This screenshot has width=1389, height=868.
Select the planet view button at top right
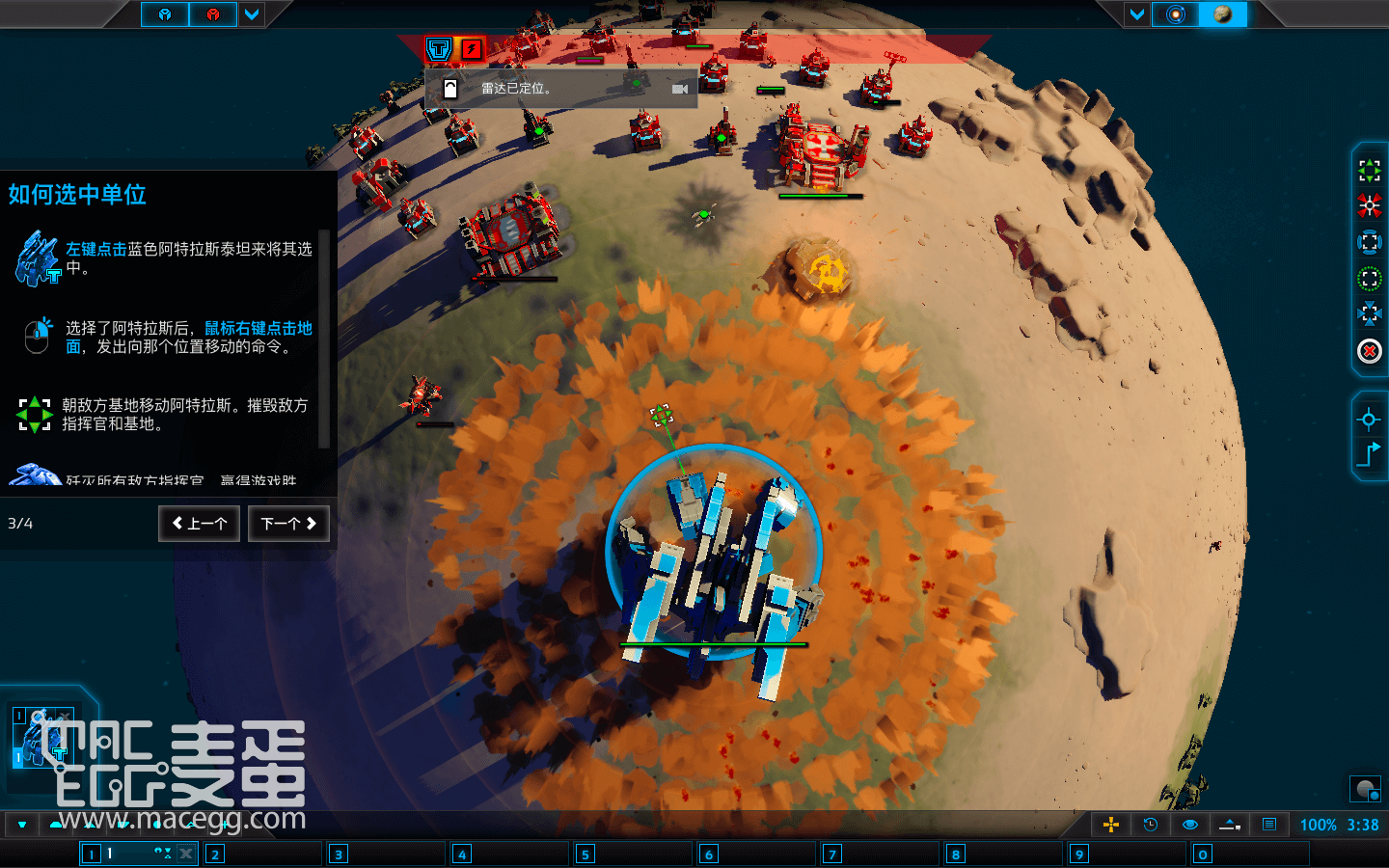click(x=1222, y=14)
